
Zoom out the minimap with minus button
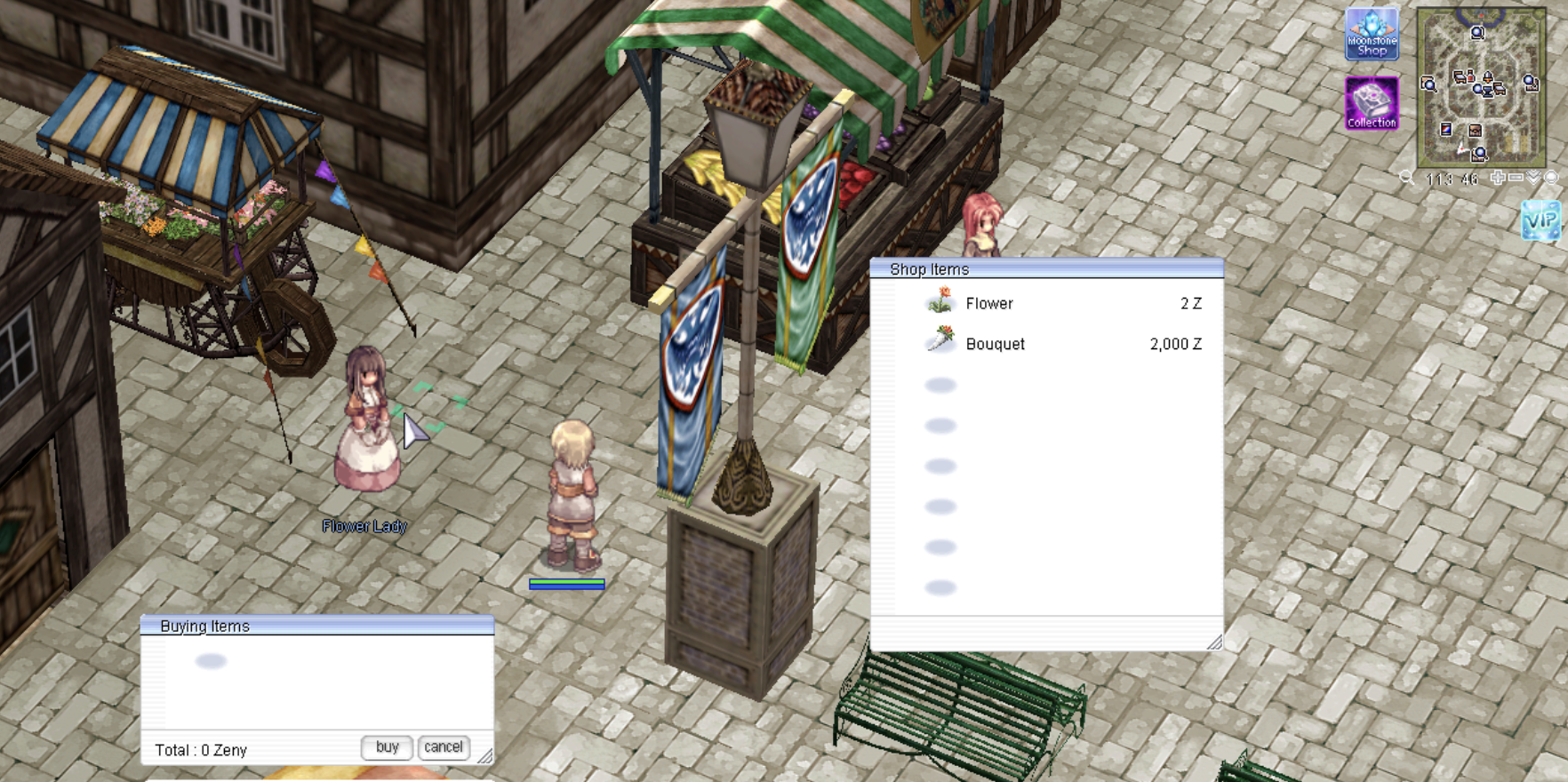click(1516, 178)
